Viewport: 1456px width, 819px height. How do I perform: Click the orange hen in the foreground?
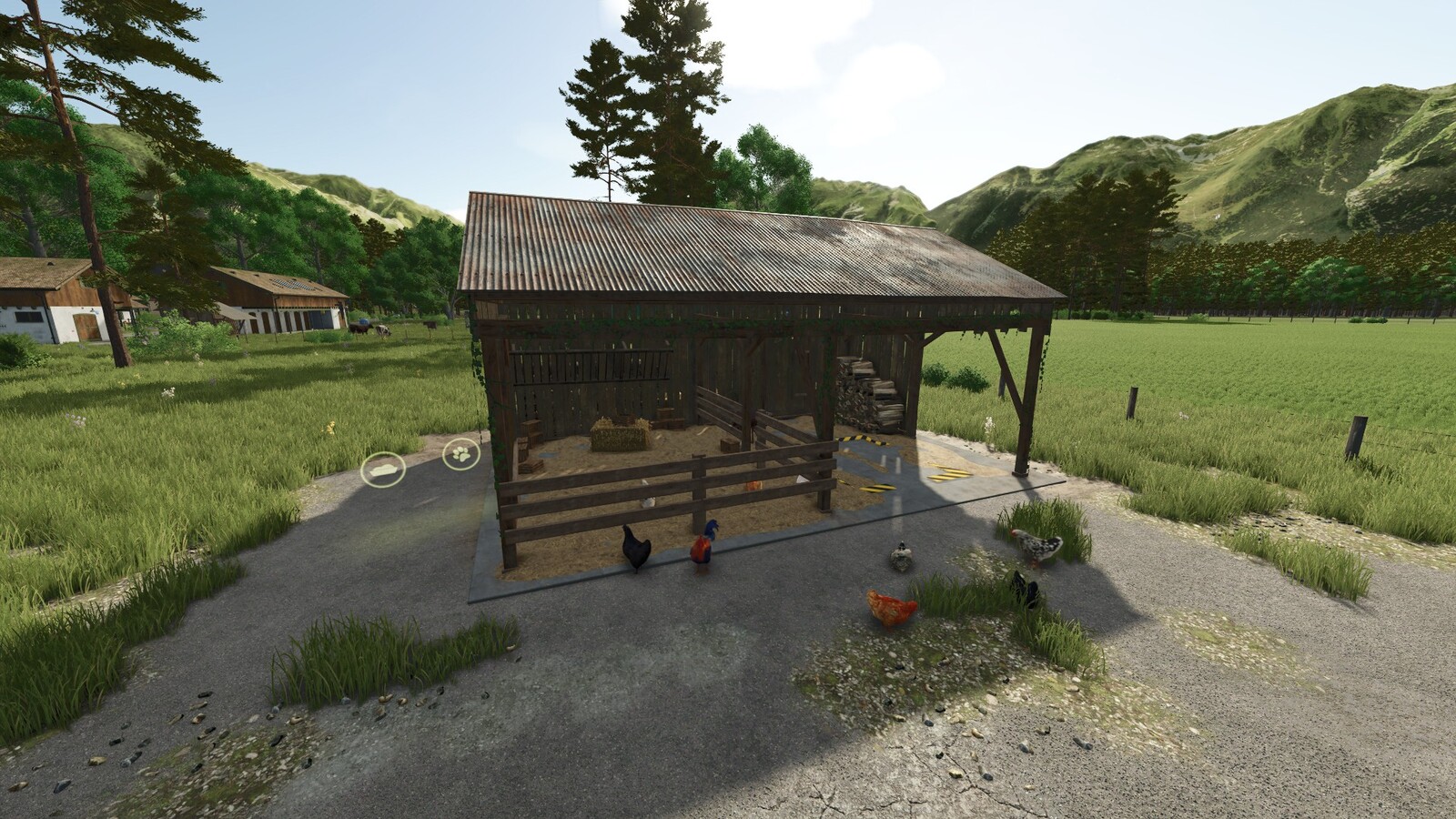(892, 605)
